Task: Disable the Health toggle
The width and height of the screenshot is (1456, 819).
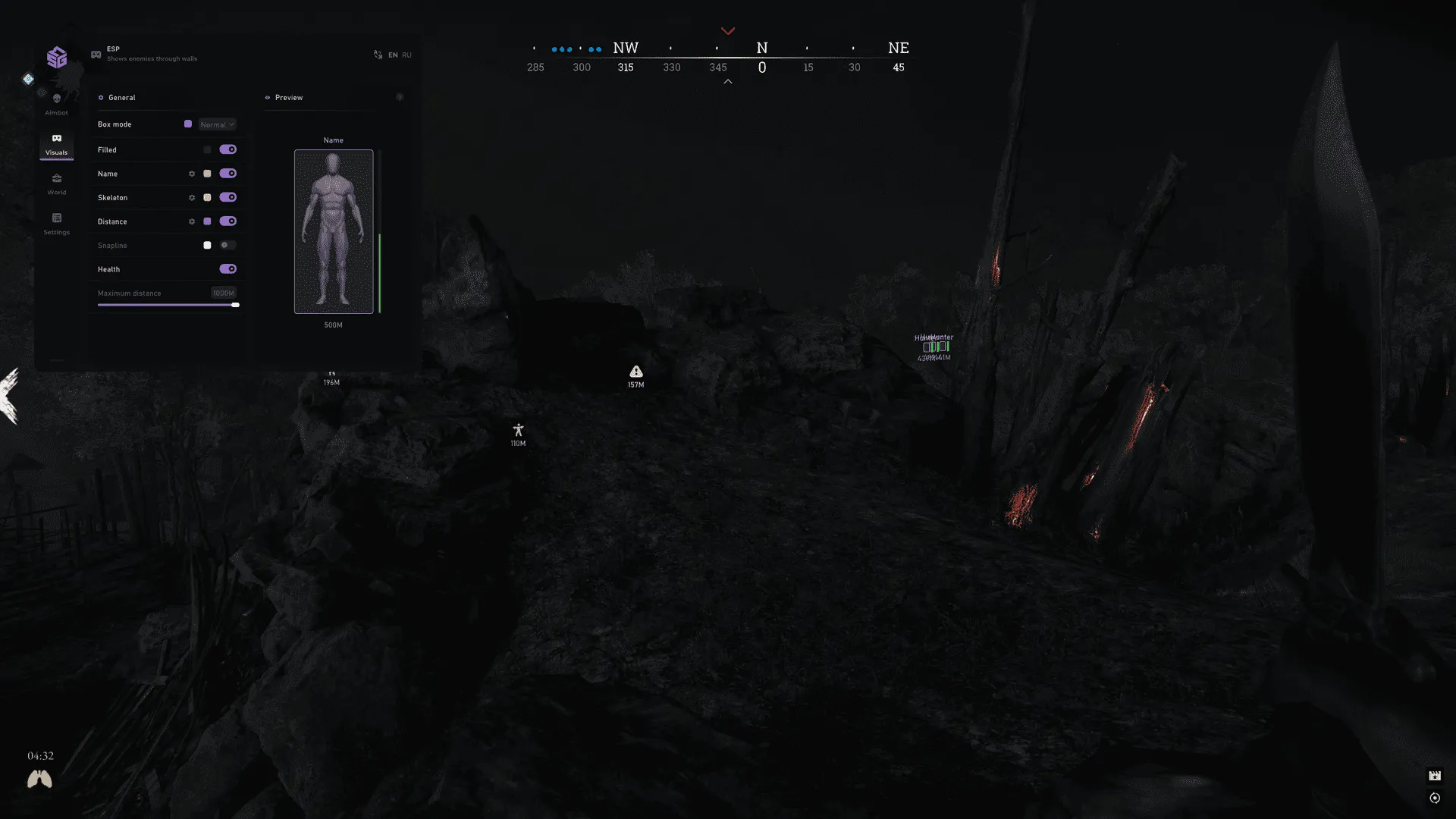Action: click(227, 268)
